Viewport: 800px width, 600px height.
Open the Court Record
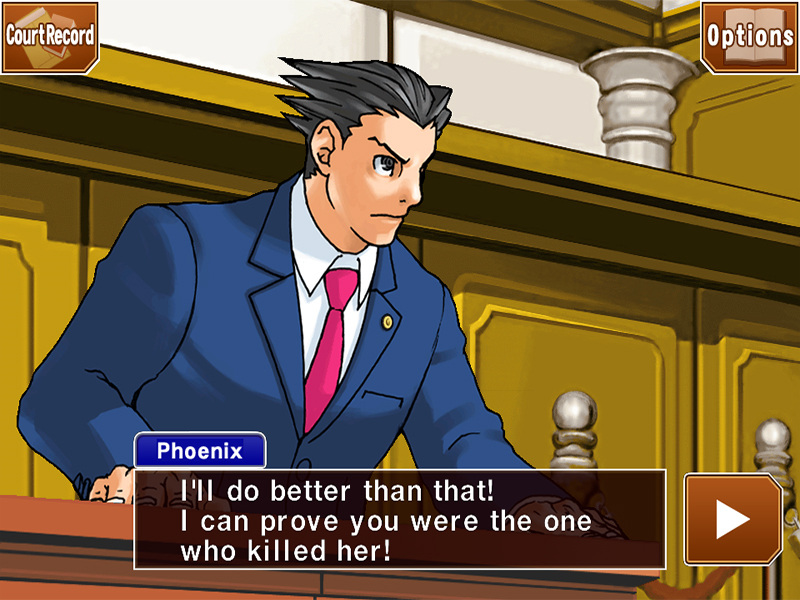click(50, 36)
